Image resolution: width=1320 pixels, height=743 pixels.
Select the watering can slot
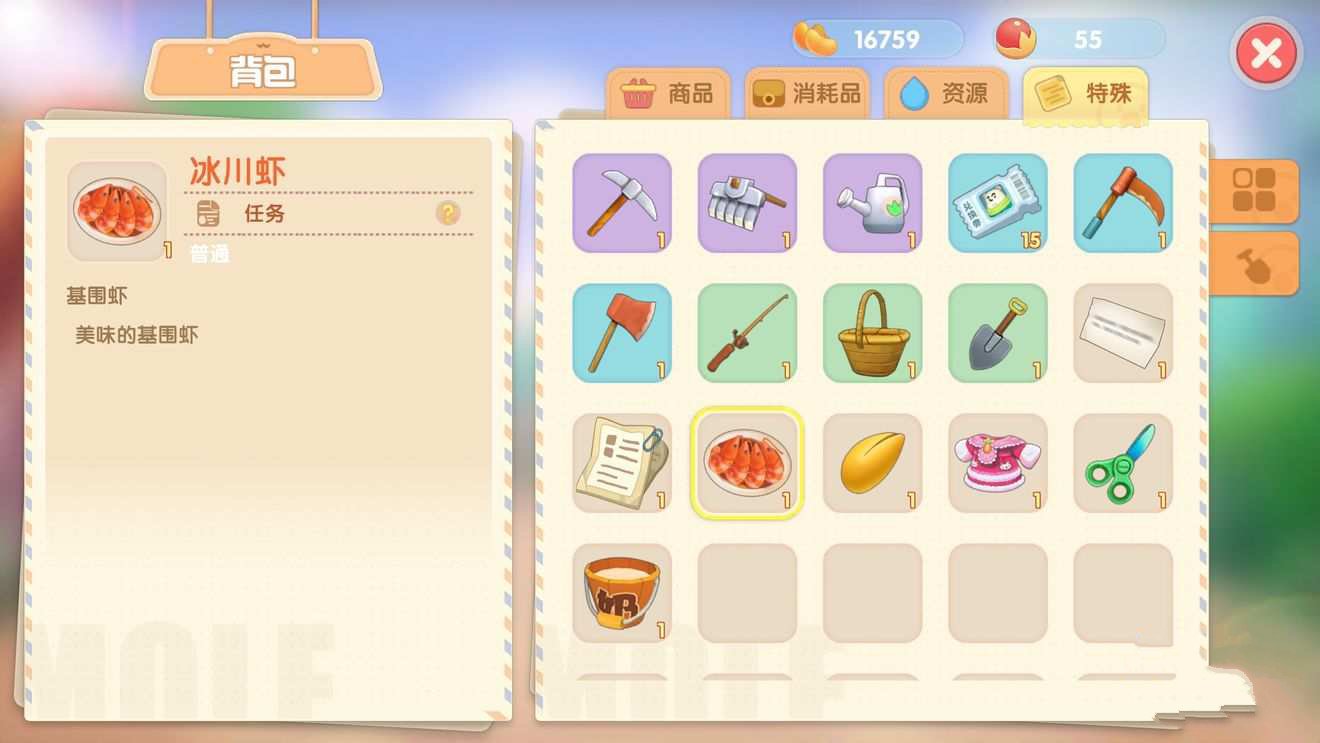(x=872, y=203)
